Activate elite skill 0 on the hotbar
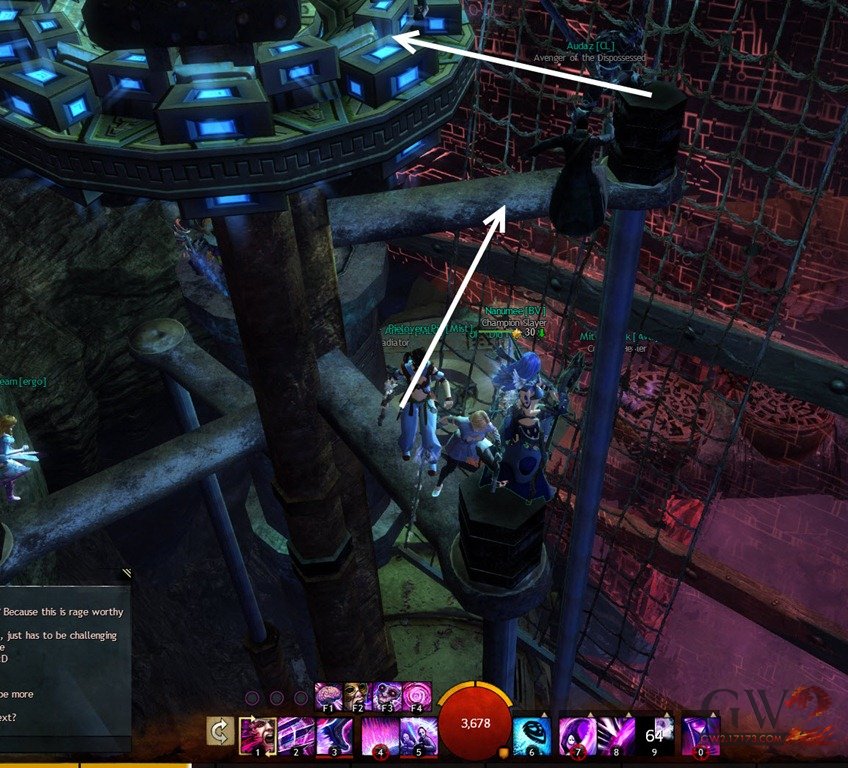The width and height of the screenshot is (848, 768). (x=700, y=735)
